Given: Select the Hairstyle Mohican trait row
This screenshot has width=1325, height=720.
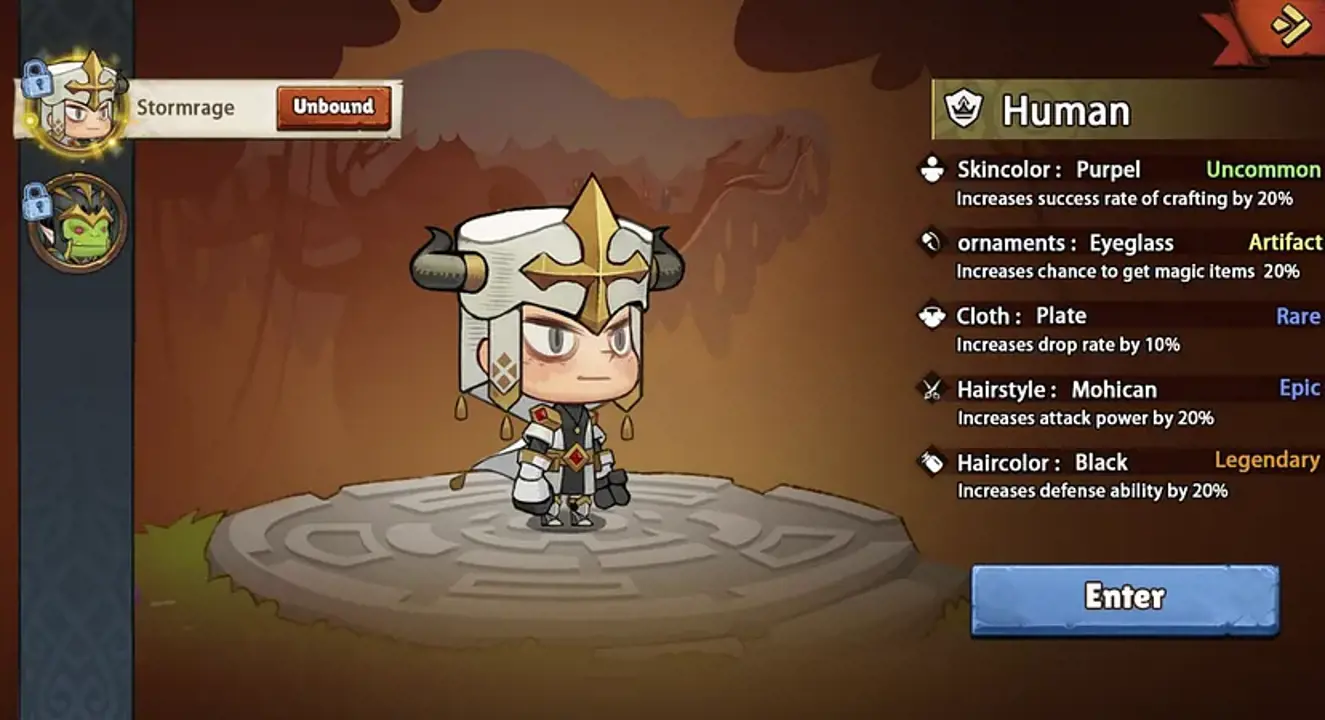Looking at the screenshot, I should click(x=1120, y=402).
